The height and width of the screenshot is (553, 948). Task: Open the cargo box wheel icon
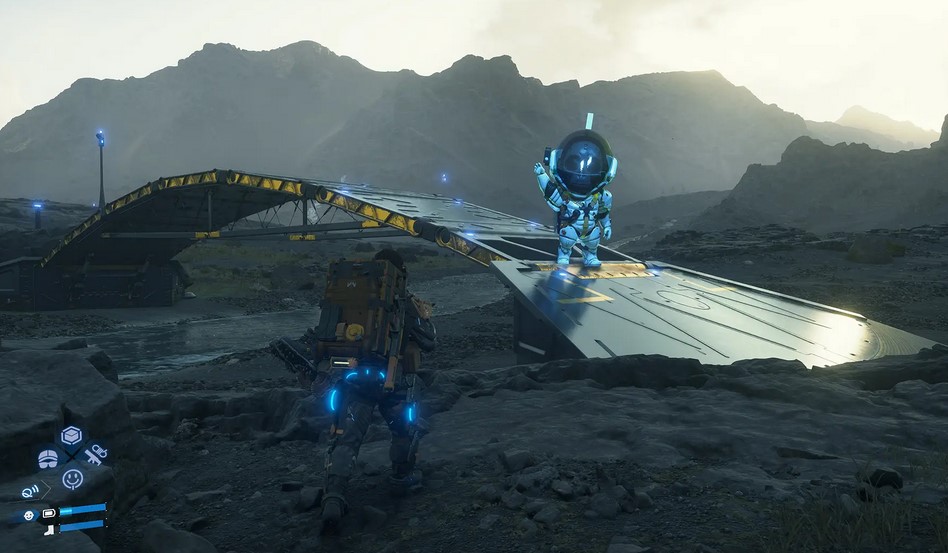coord(71,436)
